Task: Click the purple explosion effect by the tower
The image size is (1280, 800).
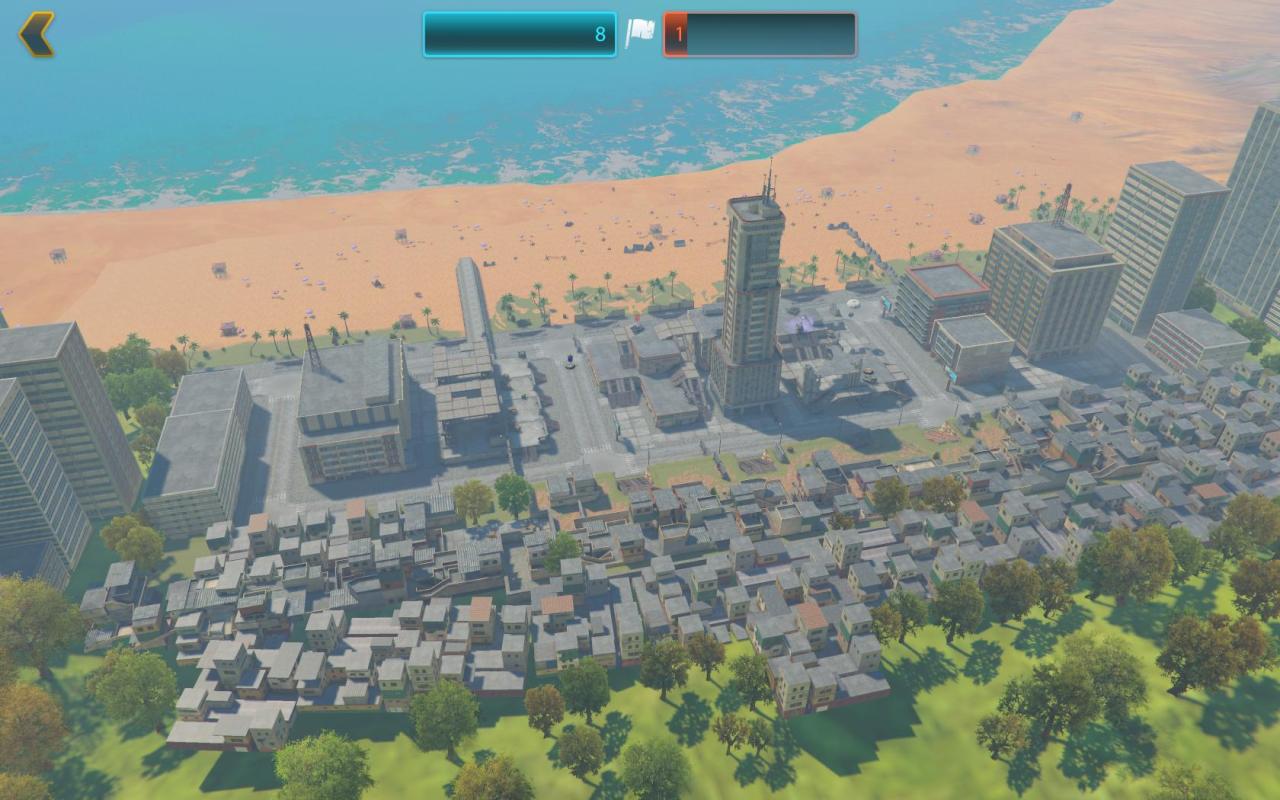Action: (x=803, y=322)
